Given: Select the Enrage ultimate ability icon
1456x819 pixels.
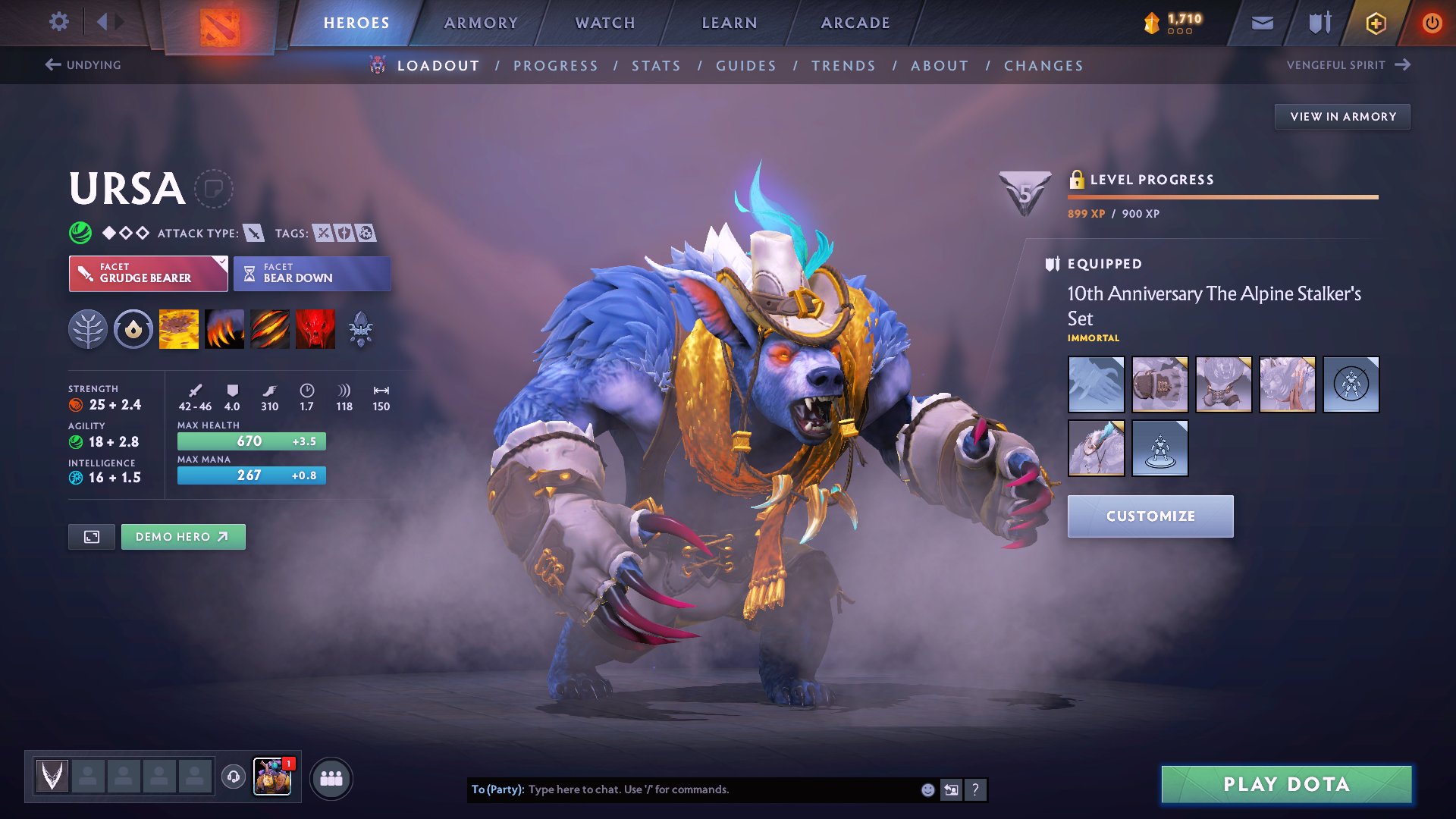Looking at the screenshot, I should pos(315,328).
